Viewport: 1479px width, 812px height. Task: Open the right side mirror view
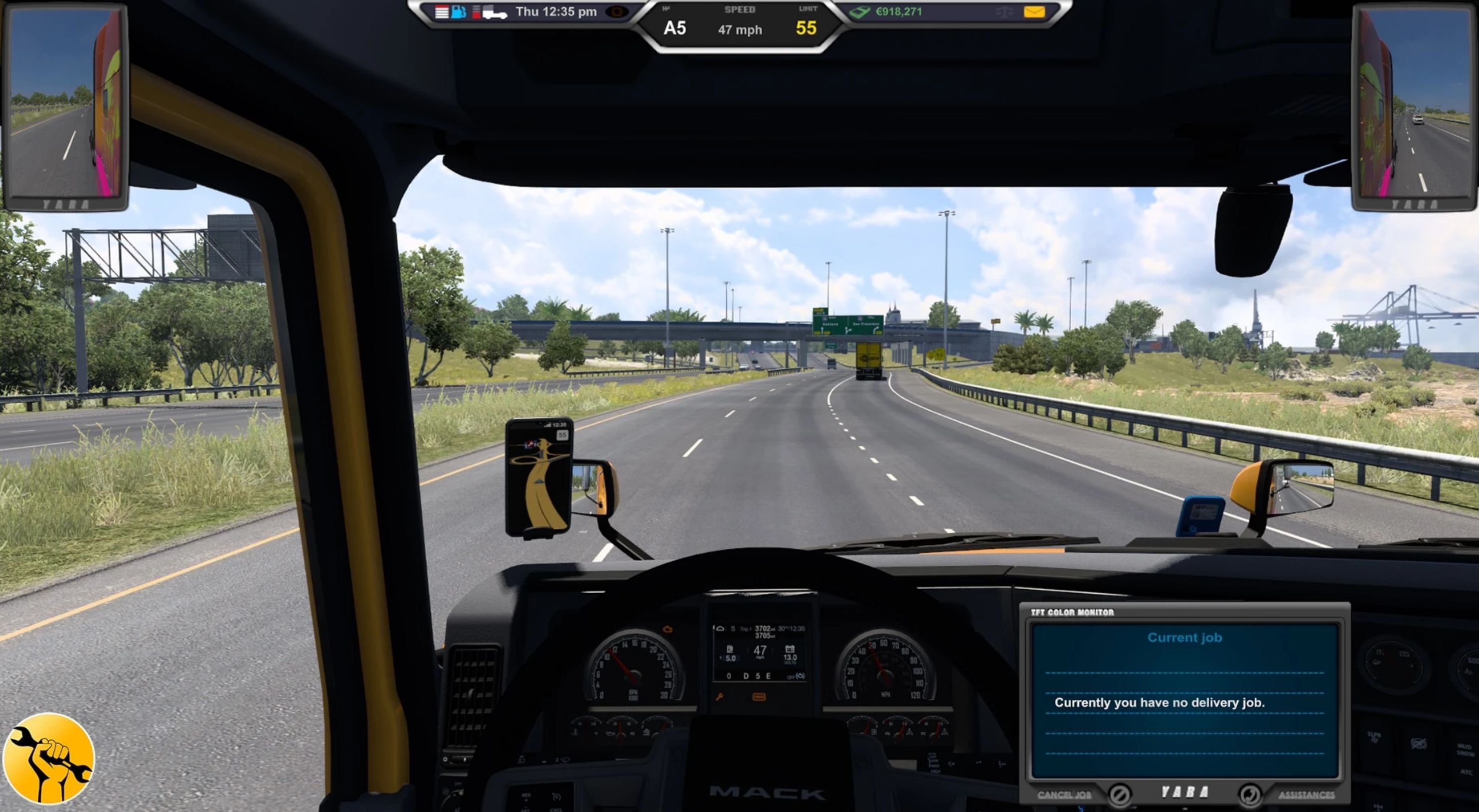(1414, 103)
